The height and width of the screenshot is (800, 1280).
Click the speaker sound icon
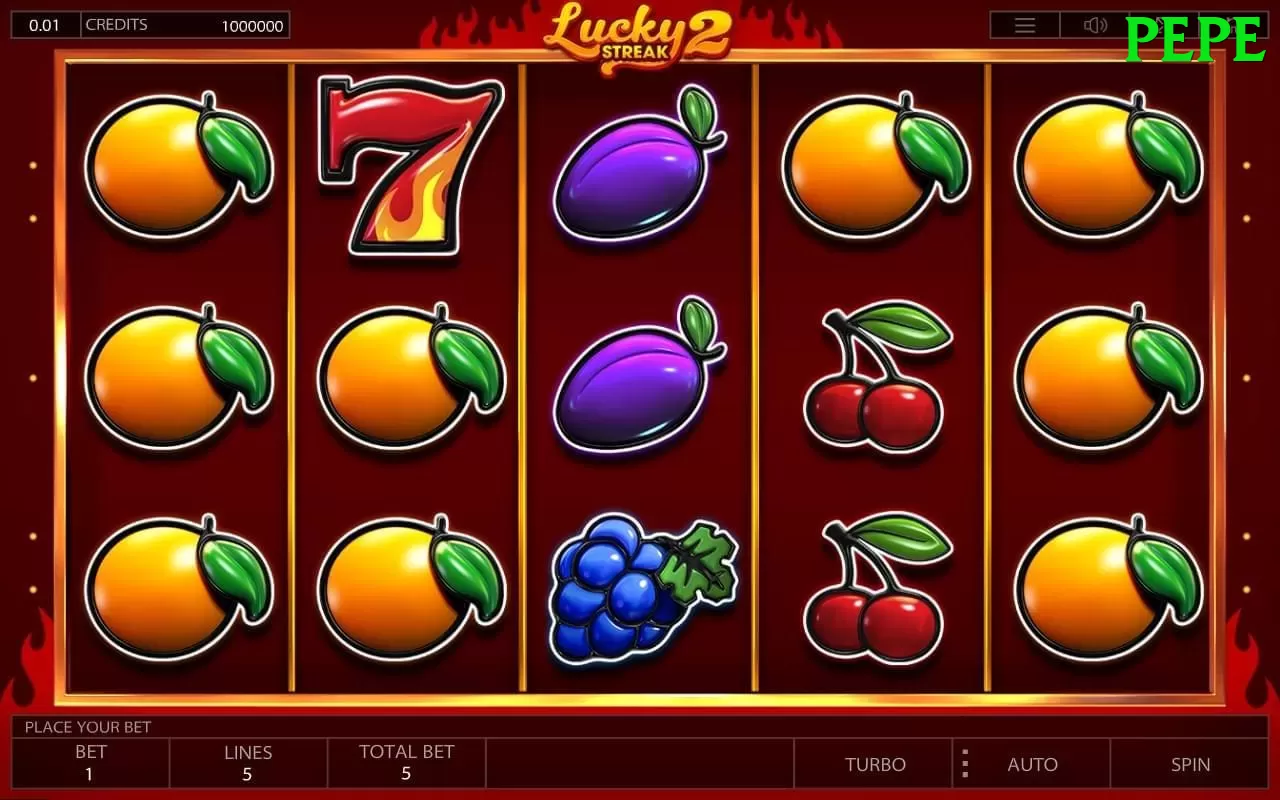(1096, 24)
